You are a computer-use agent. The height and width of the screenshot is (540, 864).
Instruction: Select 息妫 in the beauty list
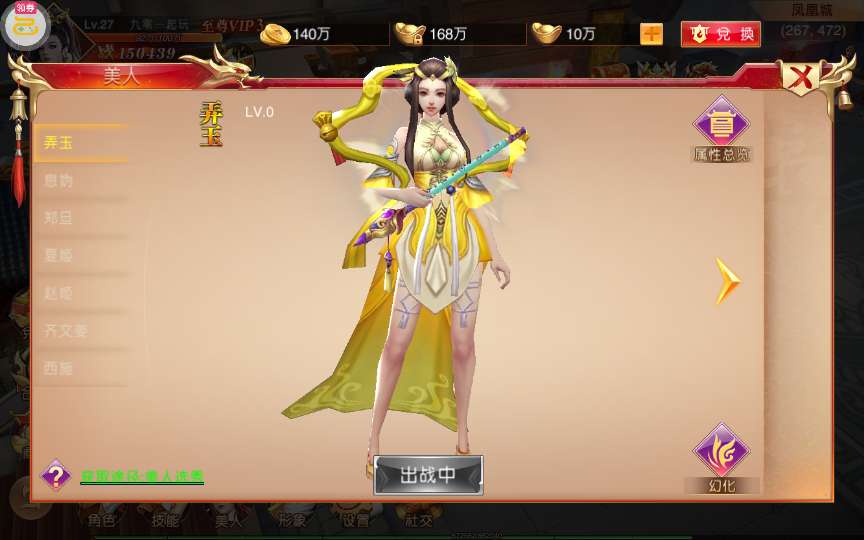point(80,181)
